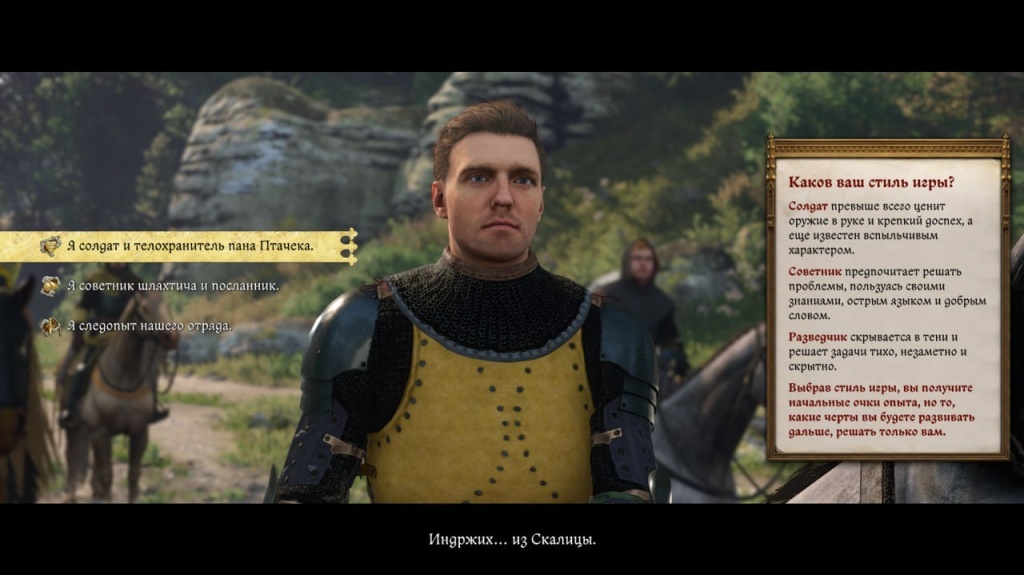The width and height of the screenshot is (1024, 575).
Task: Select the советник шляхтича и посланник reply
Action: (172, 286)
